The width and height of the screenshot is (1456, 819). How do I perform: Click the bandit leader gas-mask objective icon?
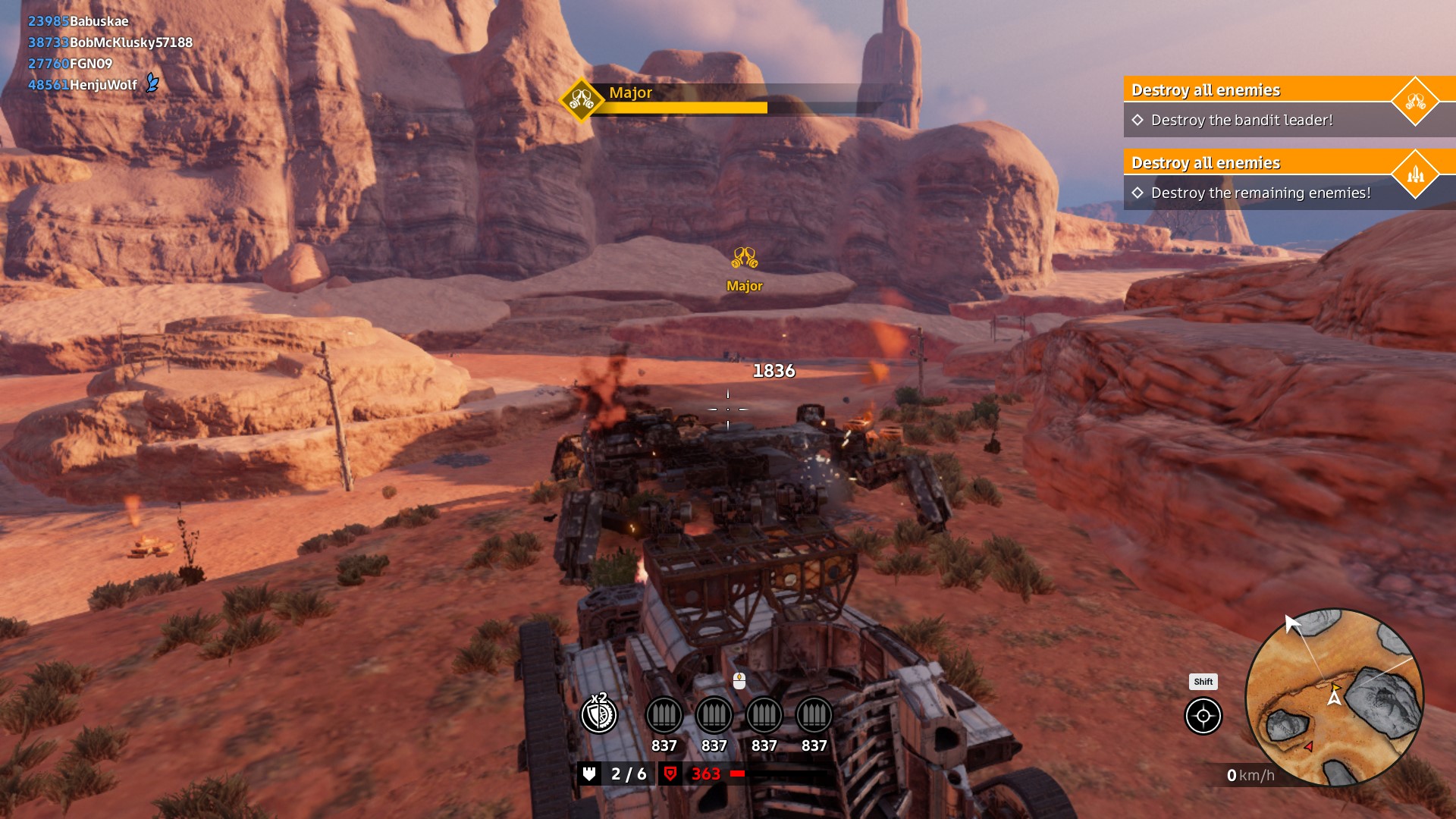[x=1415, y=101]
